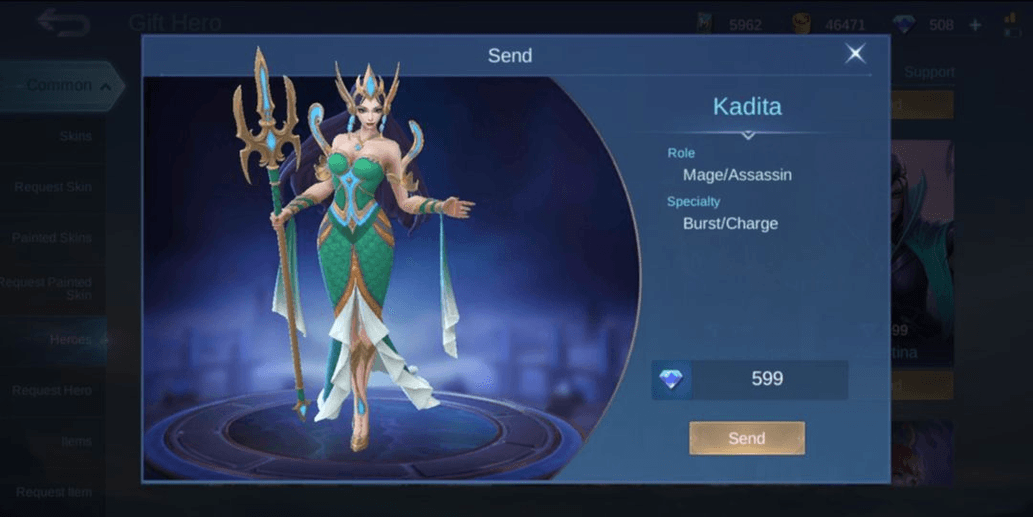The height and width of the screenshot is (517, 1033).
Task: Send Kadita as a gift
Action: pos(746,438)
